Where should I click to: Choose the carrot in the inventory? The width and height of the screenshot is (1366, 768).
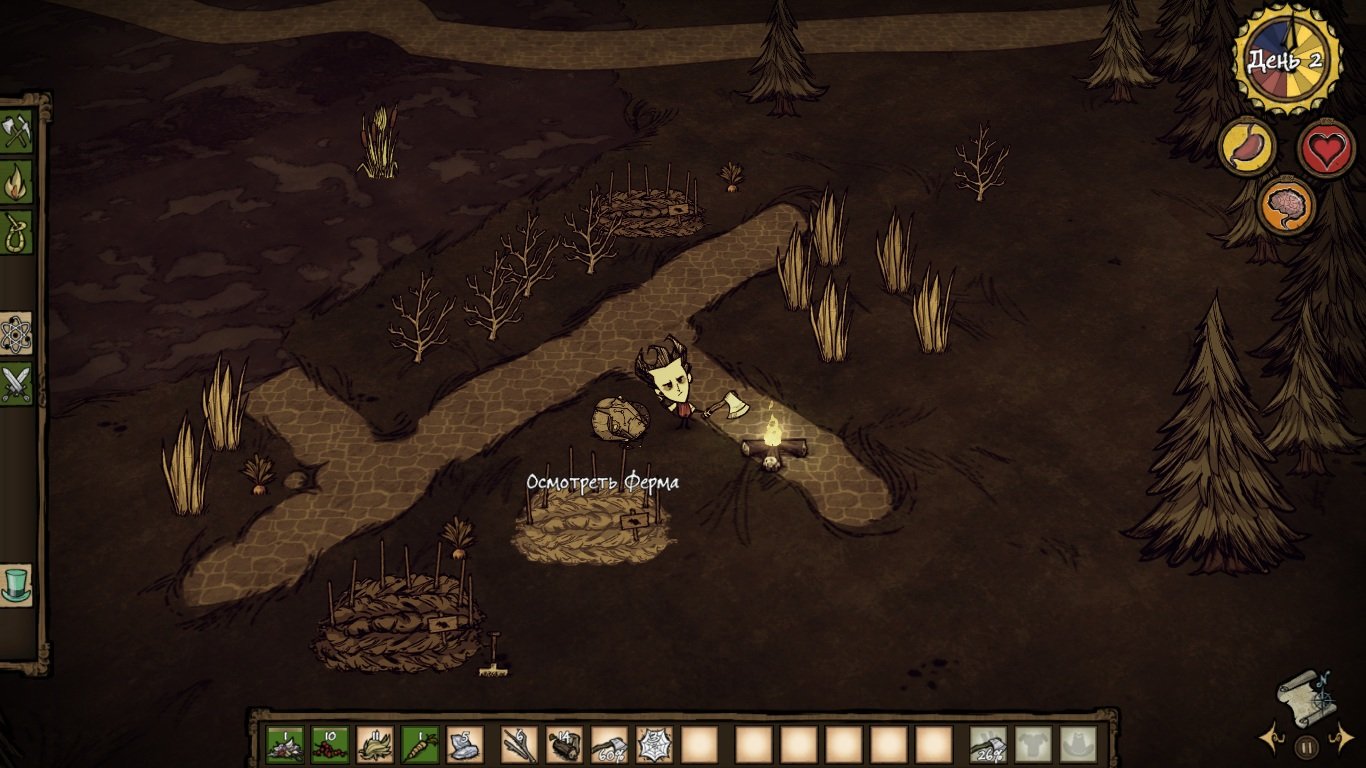point(420,744)
